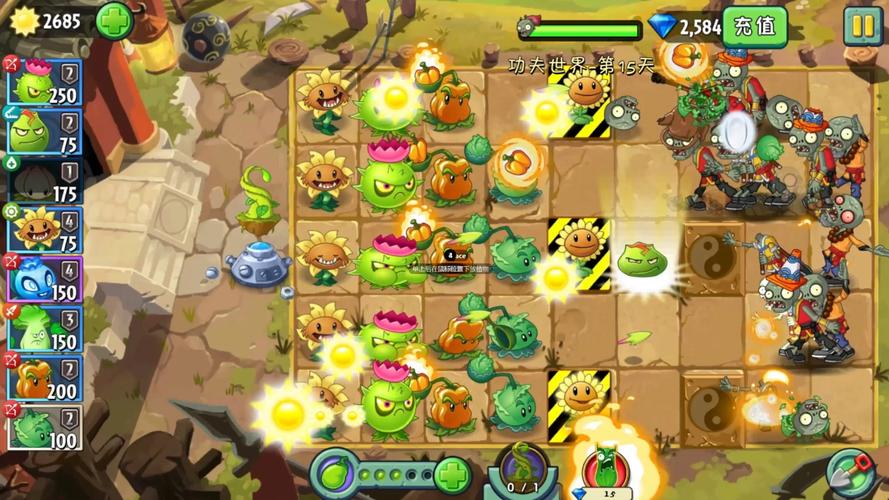Select the dimmed 175-cost seed packet
This screenshot has height=500, width=889.
point(44,180)
